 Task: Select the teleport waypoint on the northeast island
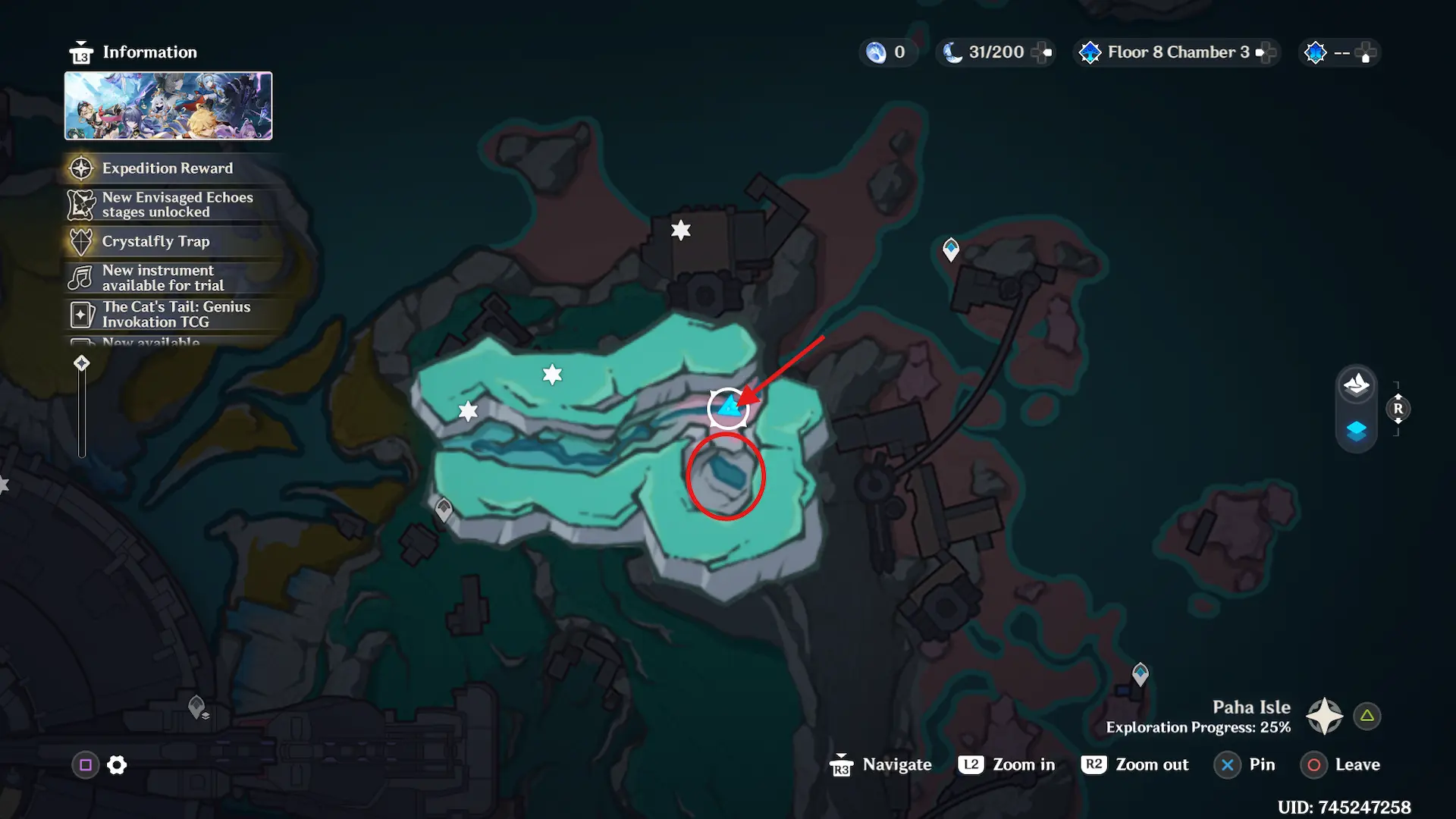point(951,249)
